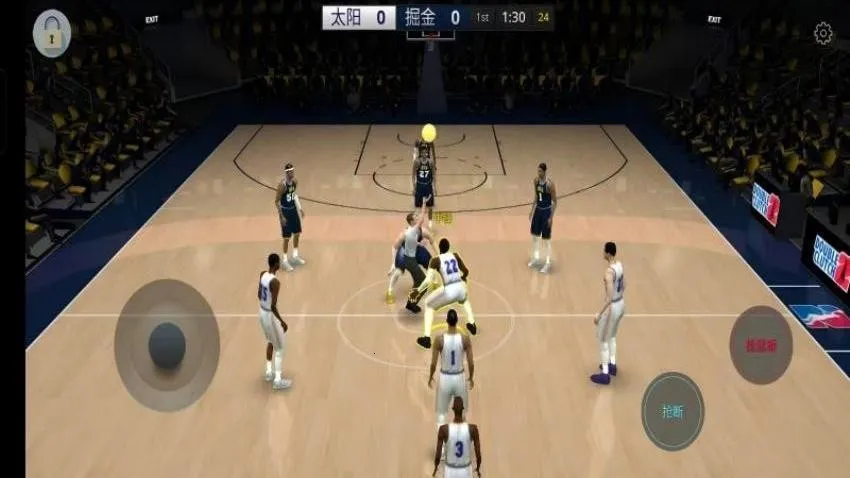This screenshot has height=478, width=850.
Task: Tap the 抢断 steal button
Action: pos(672,411)
